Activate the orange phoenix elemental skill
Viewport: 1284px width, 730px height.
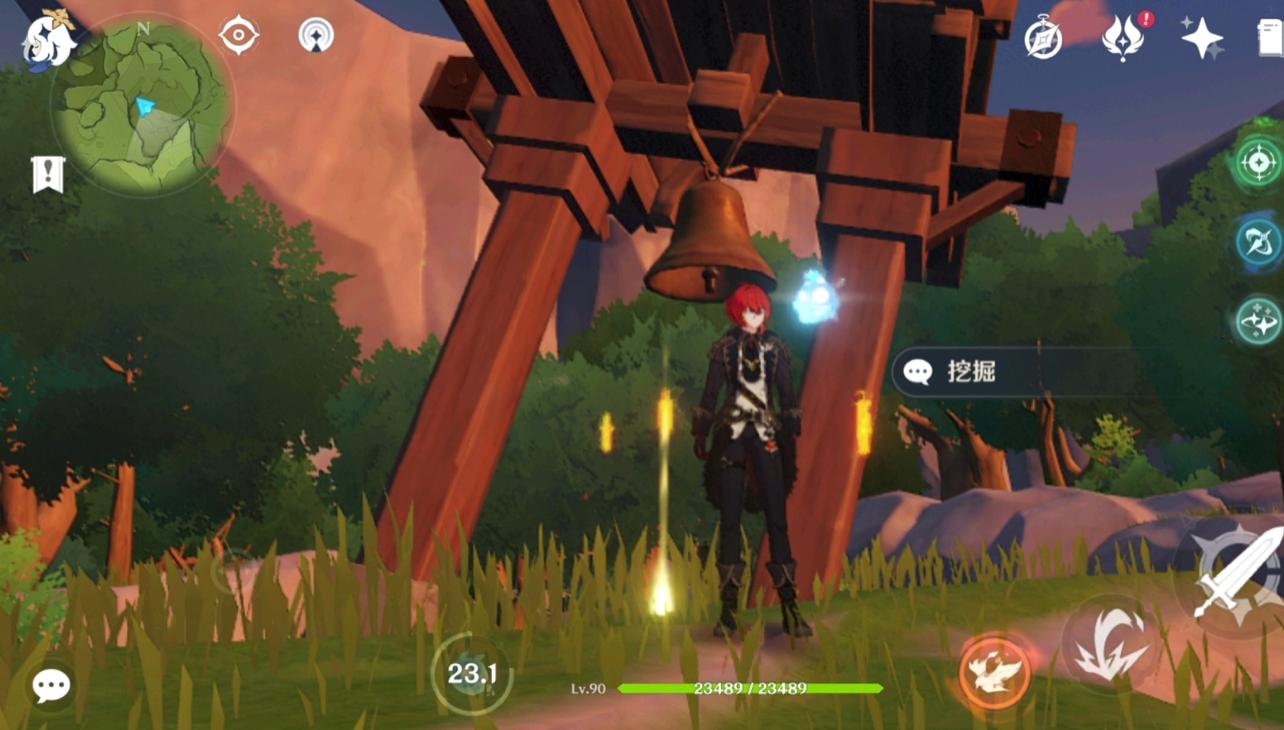pos(994,671)
